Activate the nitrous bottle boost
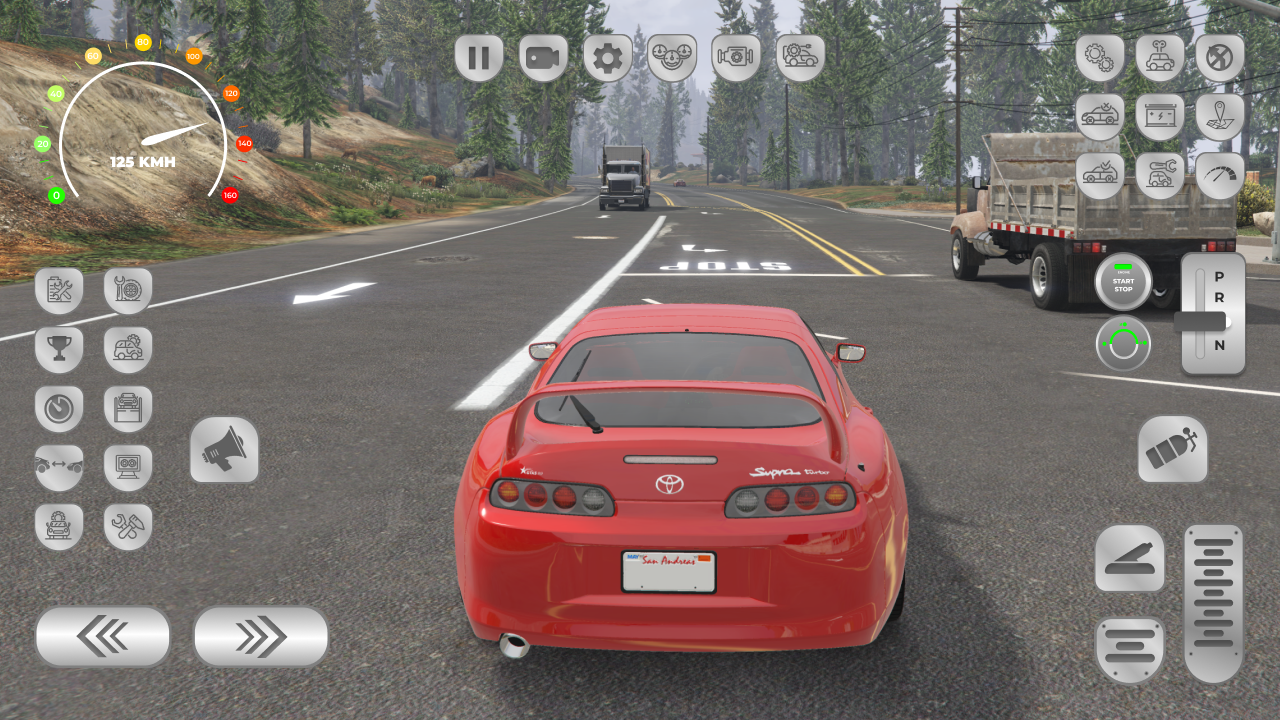The height and width of the screenshot is (720, 1280). point(1172,450)
